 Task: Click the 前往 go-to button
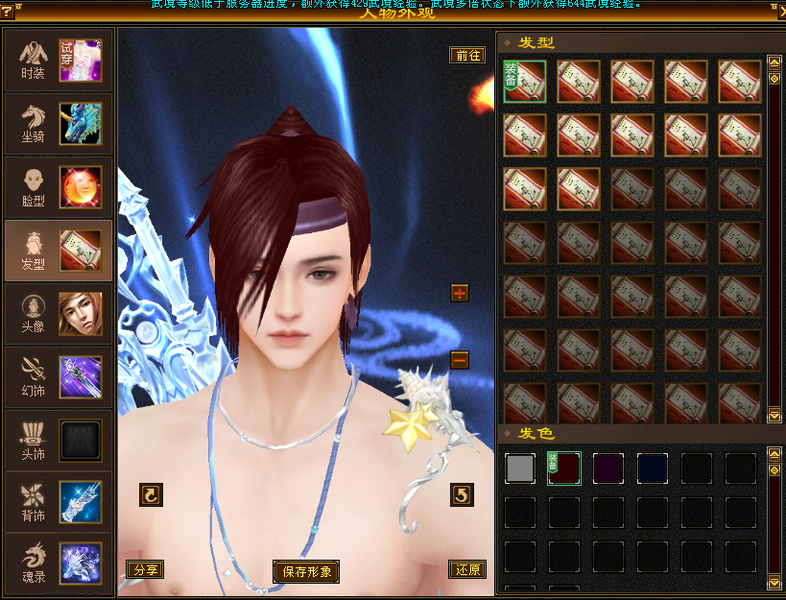[467, 55]
